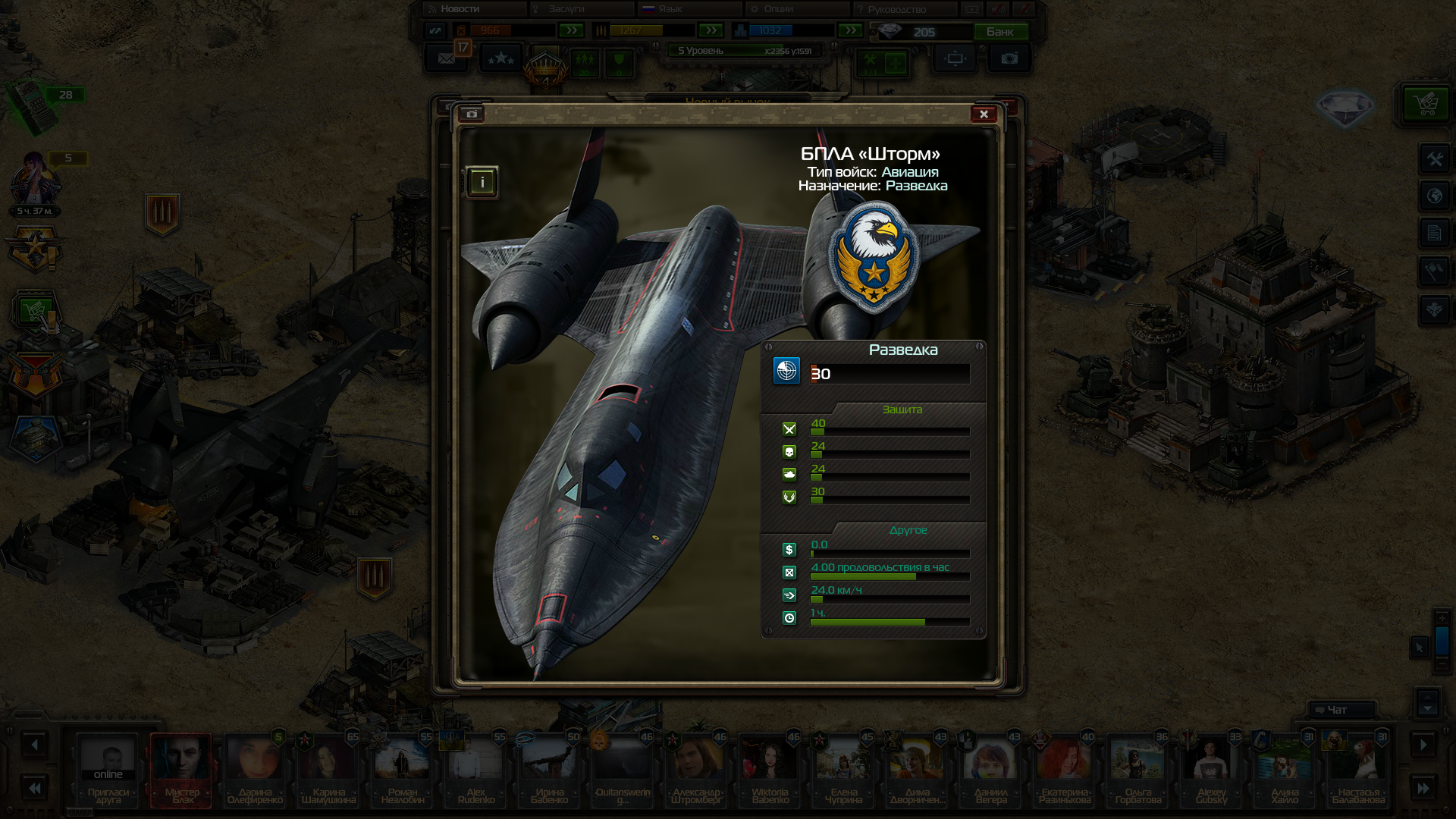Close the БПЛА «Шторм» unit window

click(x=984, y=115)
